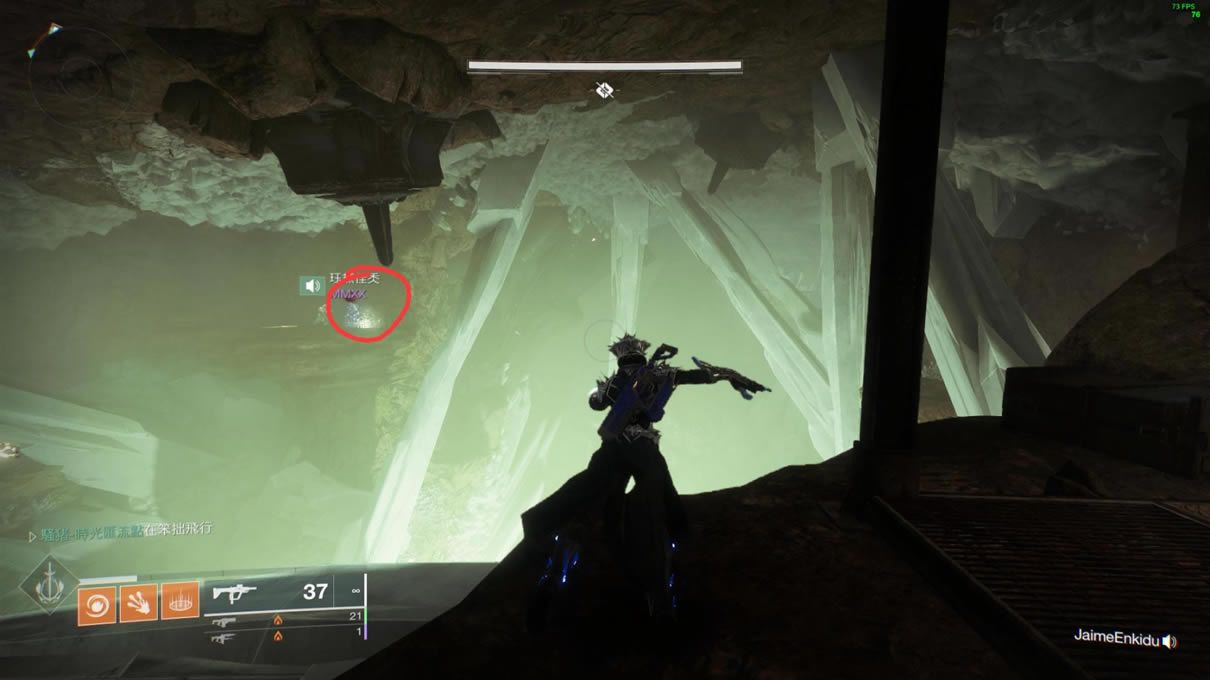Click the boss skull marker under the bar

pyautogui.click(x=604, y=91)
